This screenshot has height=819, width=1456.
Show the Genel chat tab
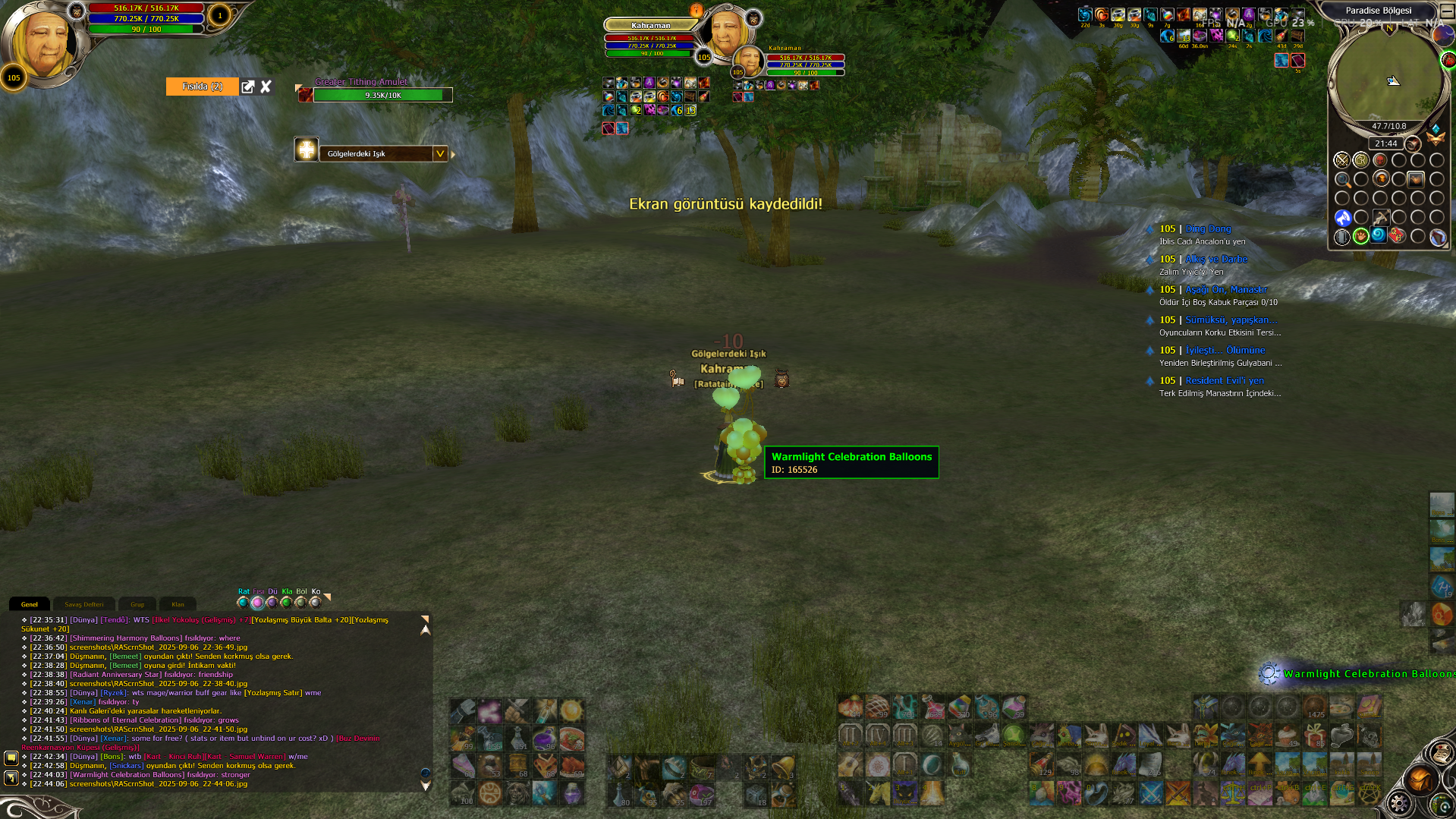tap(30, 604)
